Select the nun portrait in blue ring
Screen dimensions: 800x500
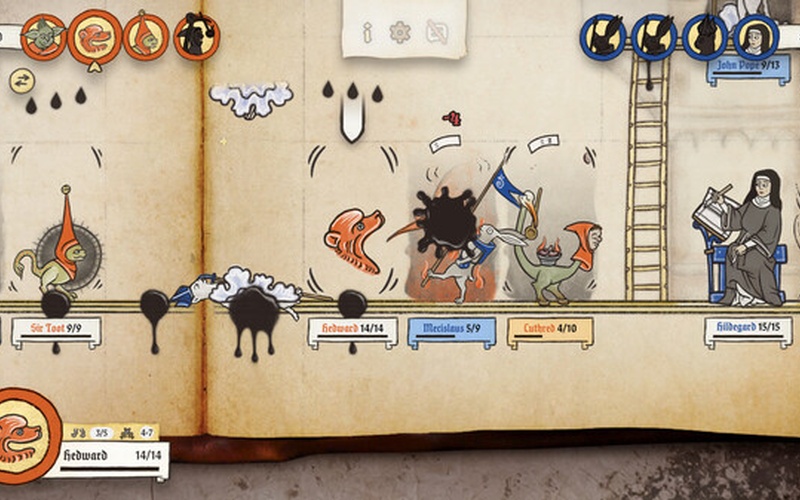pos(756,37)
